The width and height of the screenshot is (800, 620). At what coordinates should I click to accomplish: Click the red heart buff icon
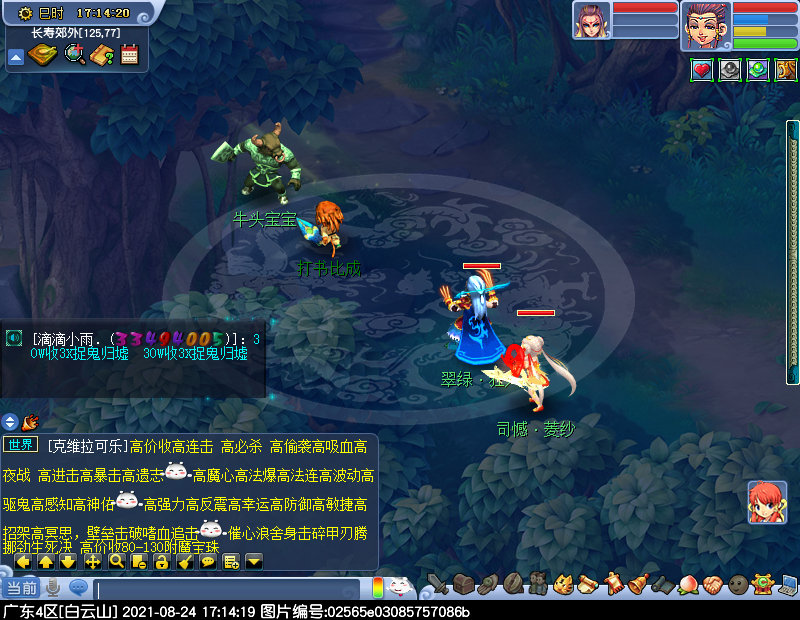point(702,70)
